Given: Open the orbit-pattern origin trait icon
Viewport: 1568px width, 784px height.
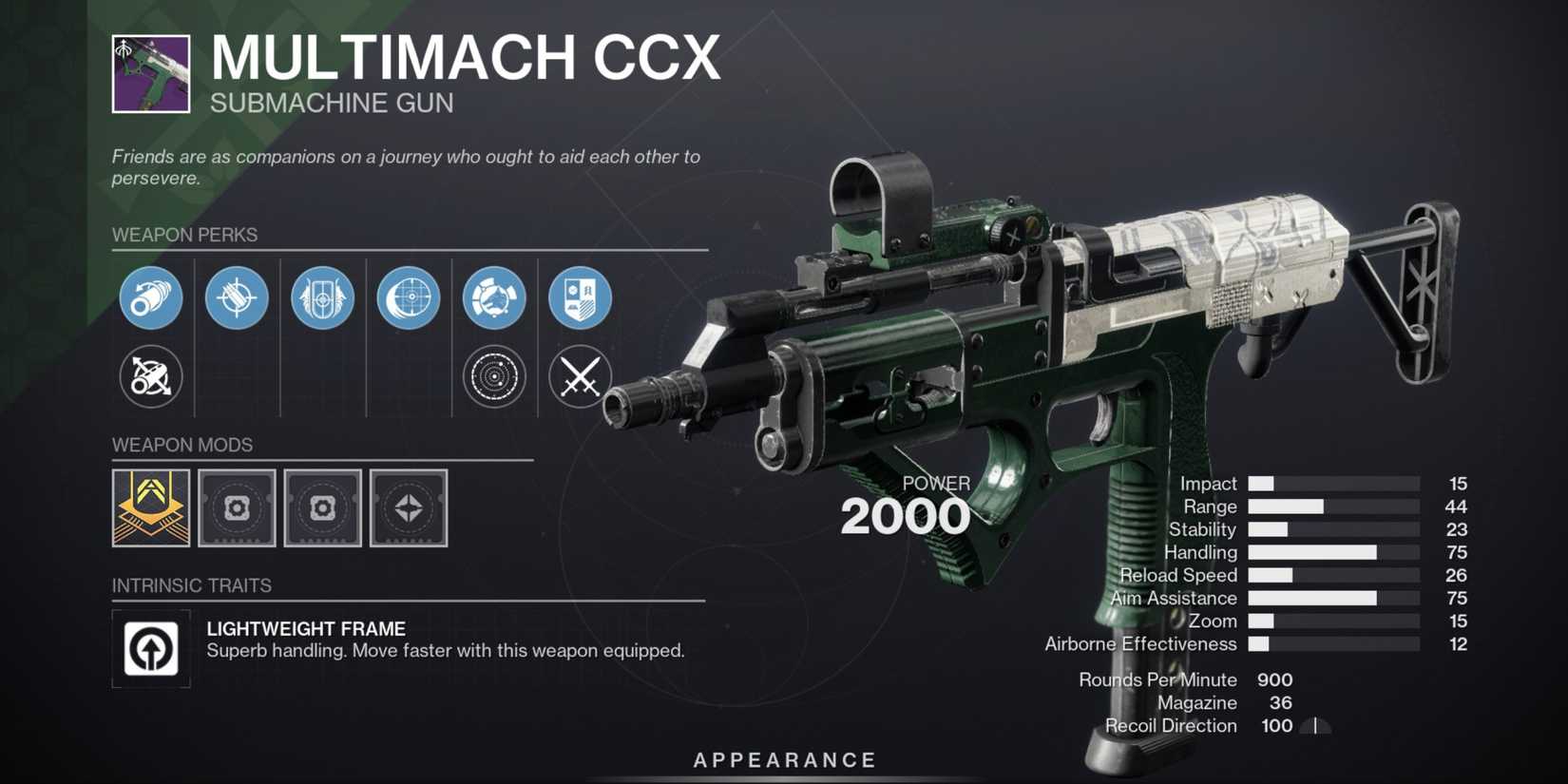Looking at the screenshot, I should [x=493, y=376].
